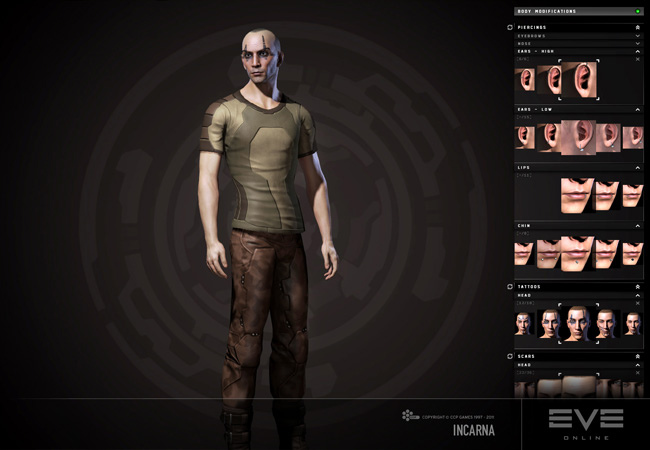Screen dimensions: 650x450
Task: Randomize the Piercings category
Action: point(510,27)
